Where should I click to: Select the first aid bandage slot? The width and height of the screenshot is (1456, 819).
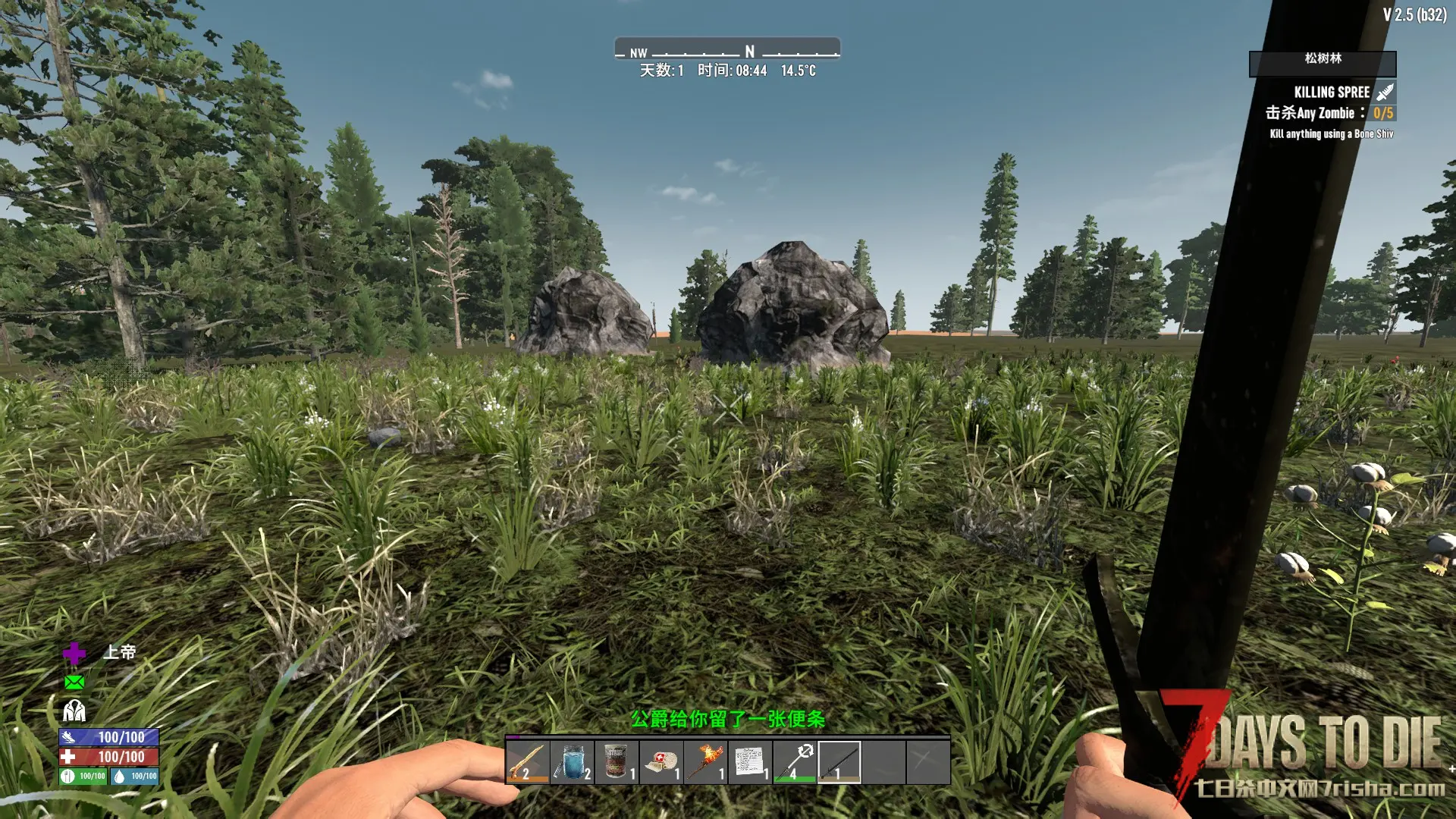pos(661,761)
